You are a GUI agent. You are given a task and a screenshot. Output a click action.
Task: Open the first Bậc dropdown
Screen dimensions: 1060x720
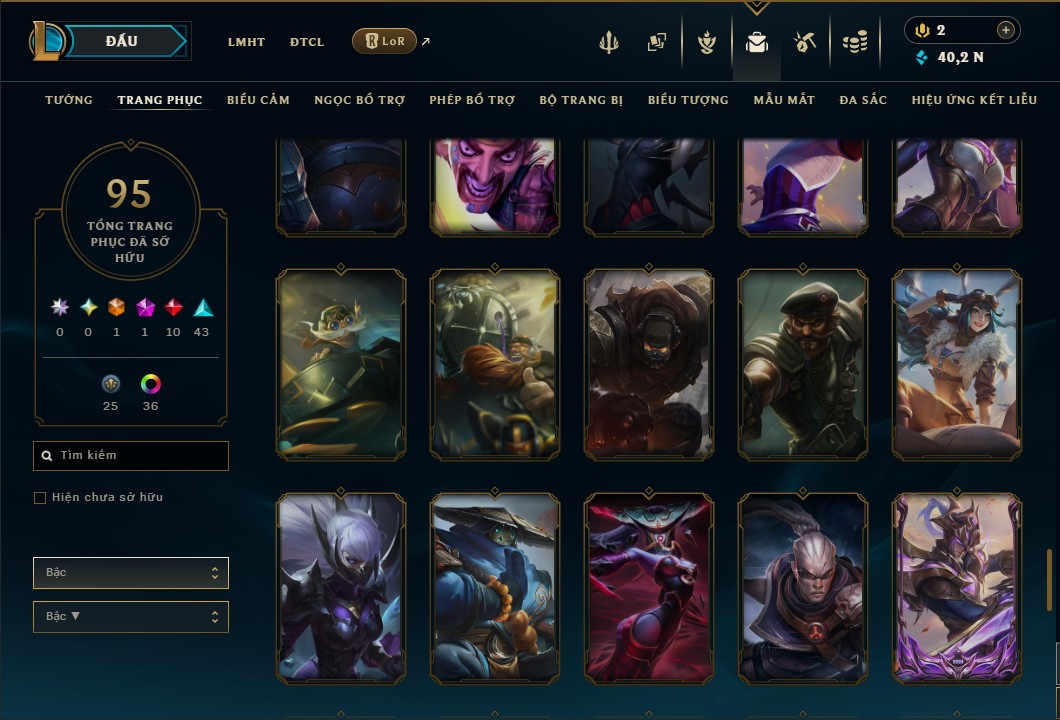coord(131,573)
